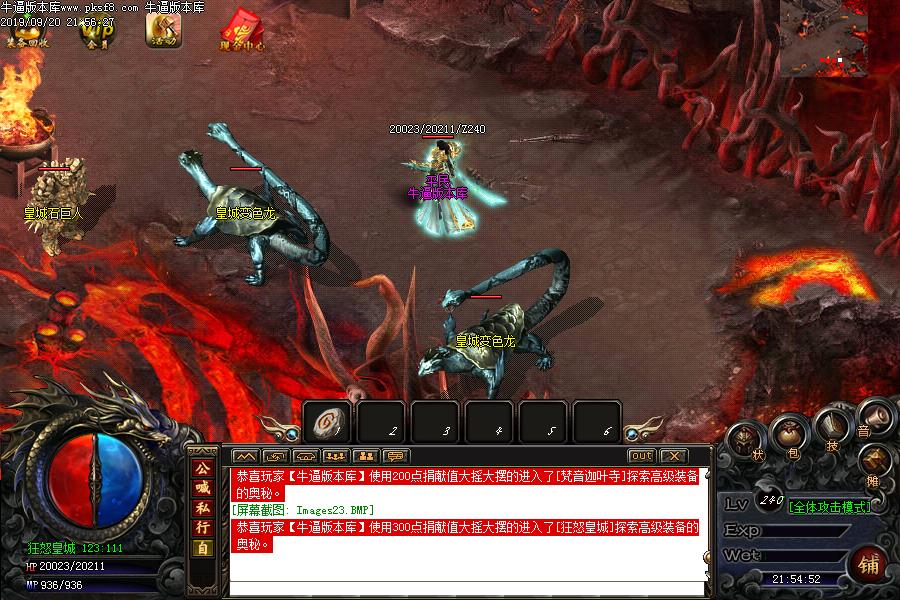
Task: Open the bag icon 包
Action: pos(790,436)
